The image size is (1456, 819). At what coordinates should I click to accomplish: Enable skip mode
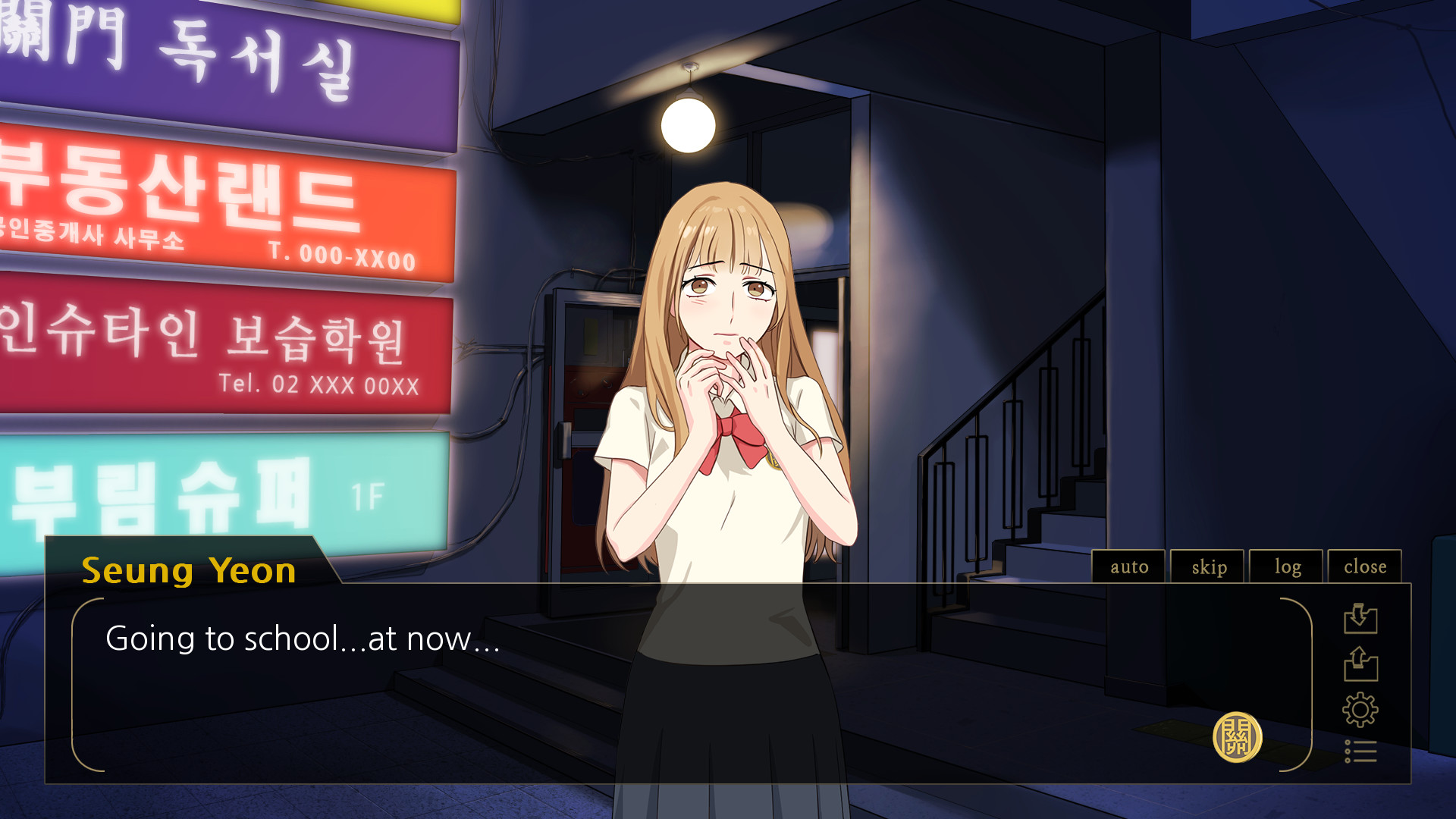(x=1207, y=566)
